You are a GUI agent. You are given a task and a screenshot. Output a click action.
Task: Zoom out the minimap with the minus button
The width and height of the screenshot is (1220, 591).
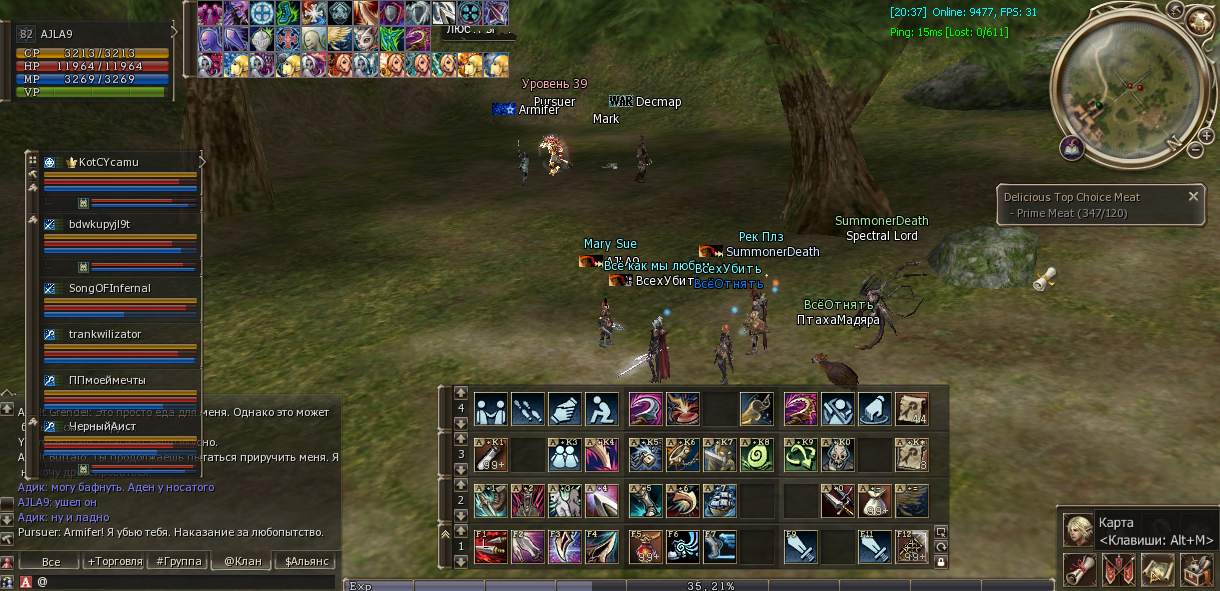click(x=1195, y=149)
